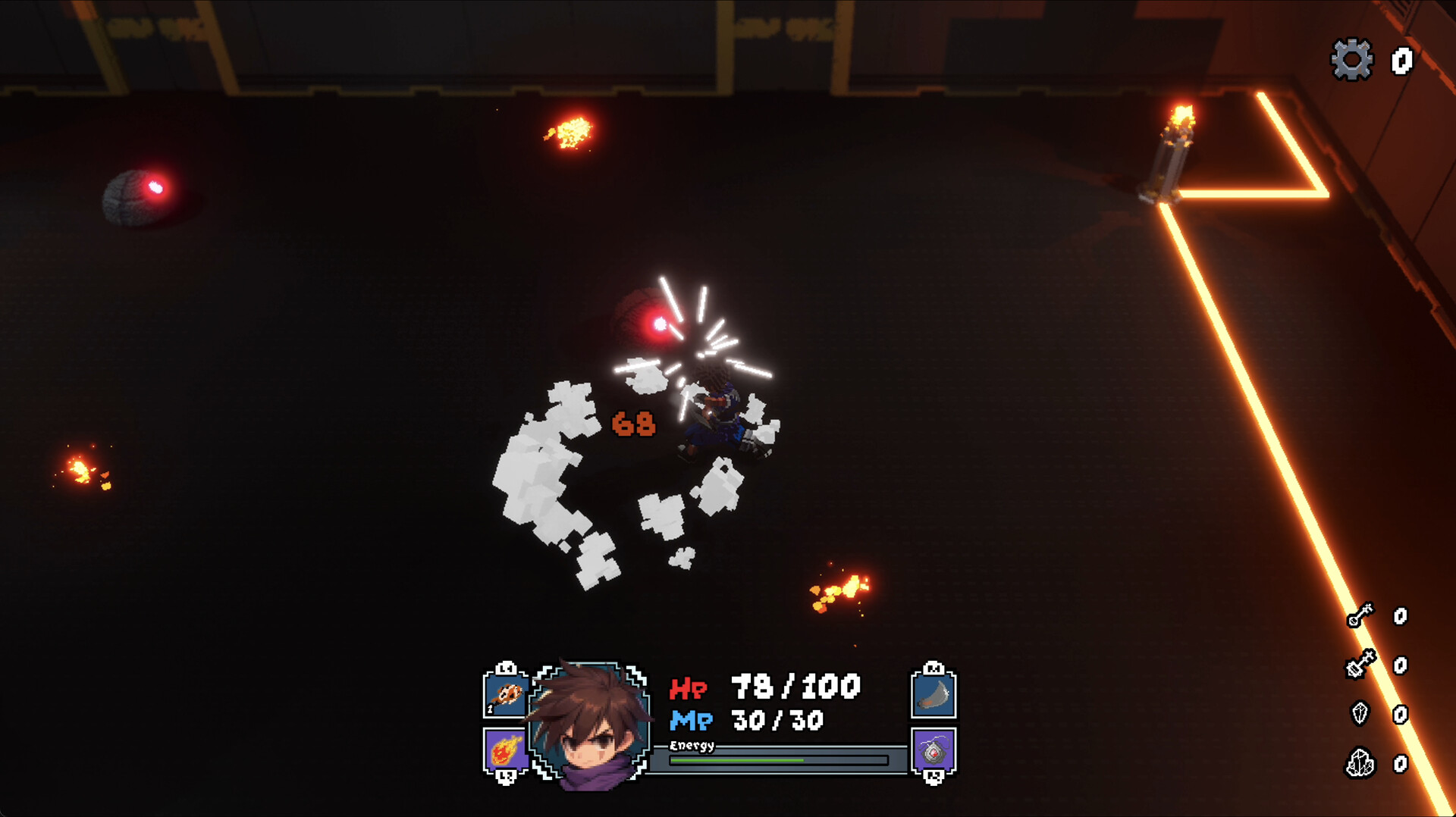The image size is (1456, 817).
Task: Click the L4 button label above the fish slot
Action: [x=504, y=668]
